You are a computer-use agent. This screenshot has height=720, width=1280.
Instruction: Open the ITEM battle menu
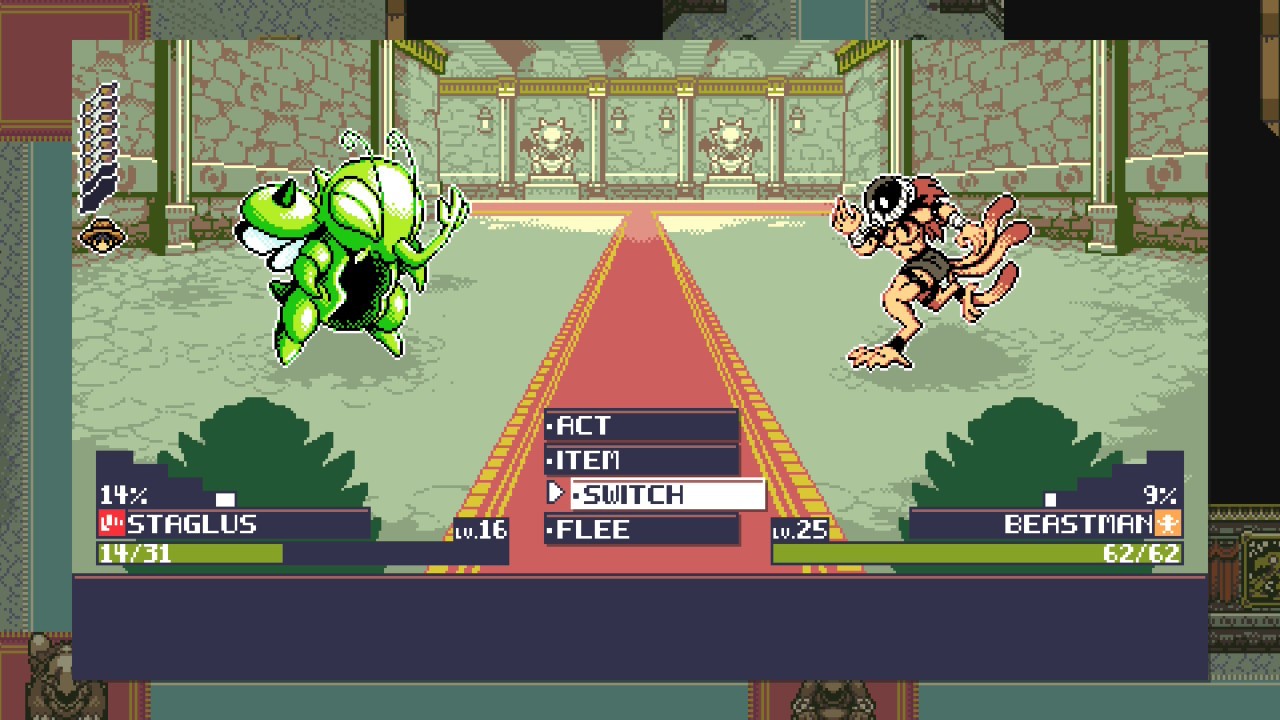pos(641,461)
